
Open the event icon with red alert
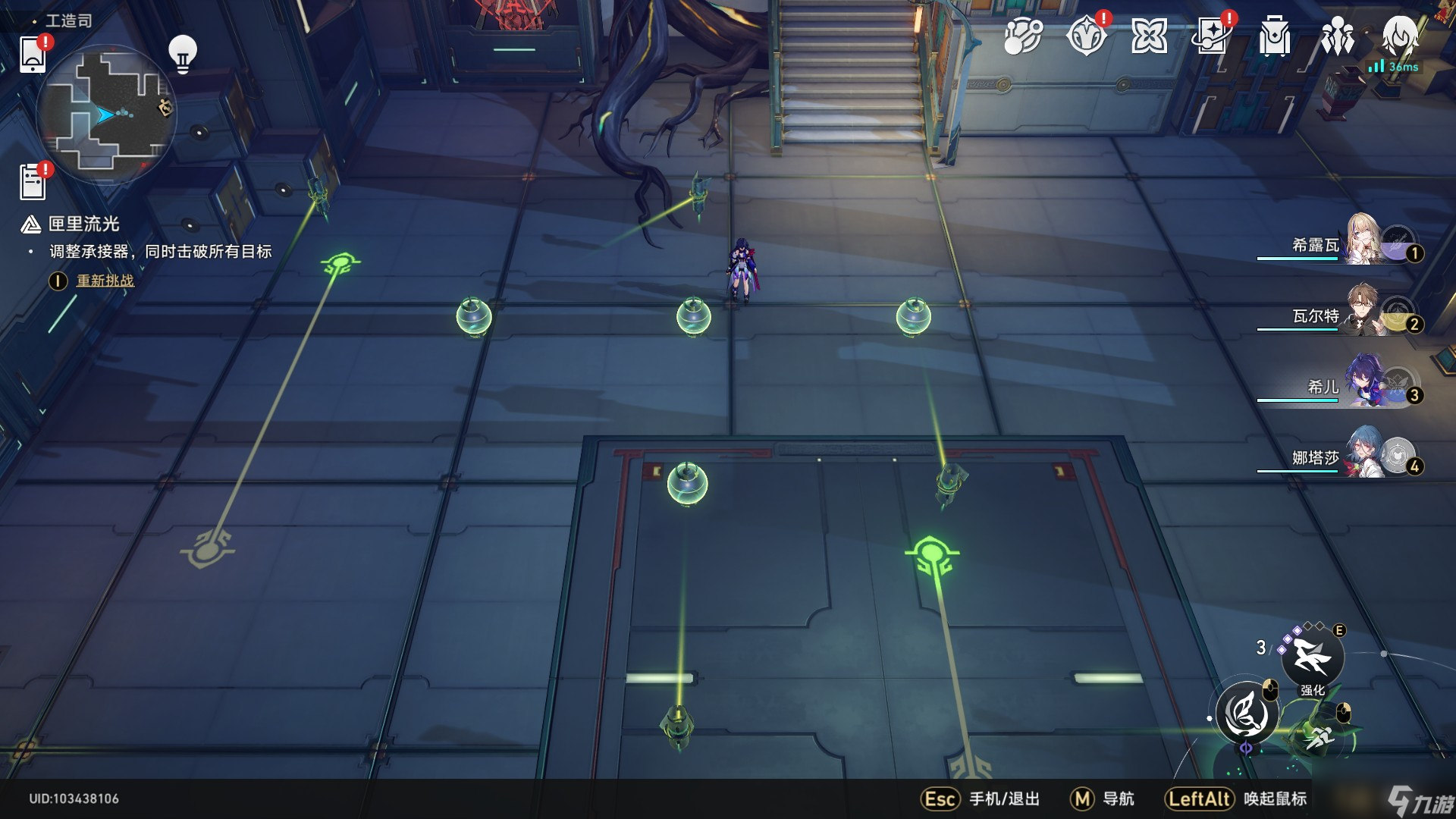(x=1086, y=36)
